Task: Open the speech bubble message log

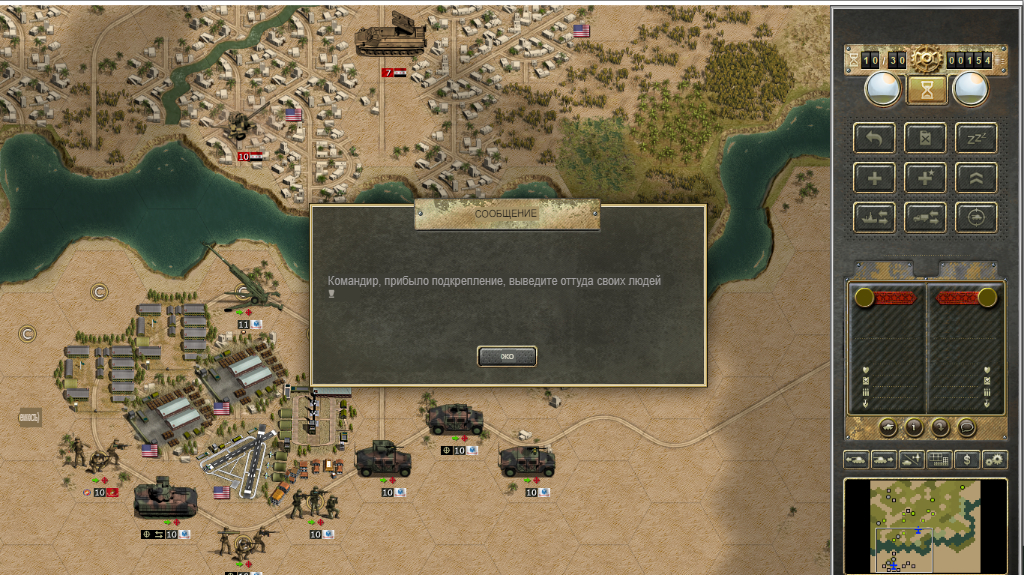Action: click(967, 427)
